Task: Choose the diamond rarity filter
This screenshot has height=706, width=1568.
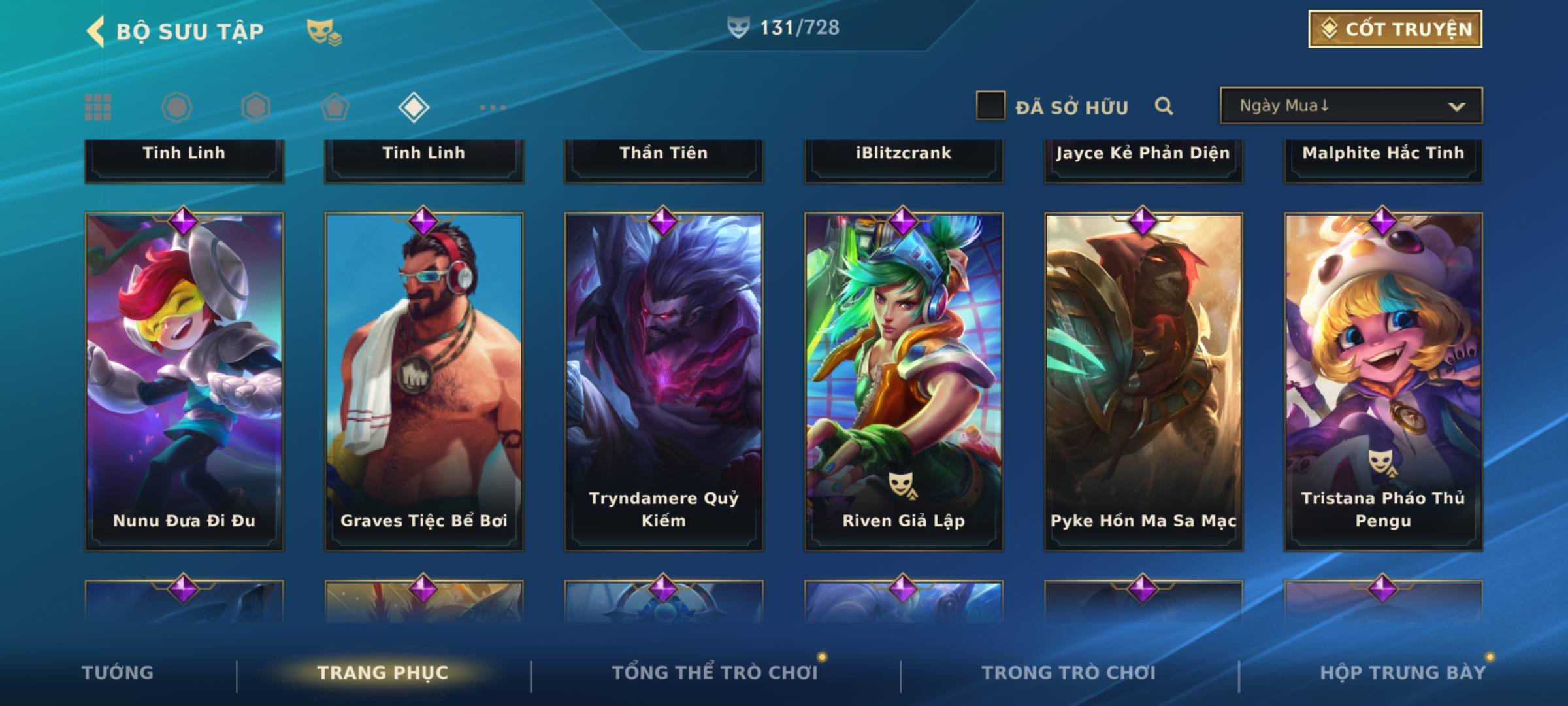Action: coord(414,107)
